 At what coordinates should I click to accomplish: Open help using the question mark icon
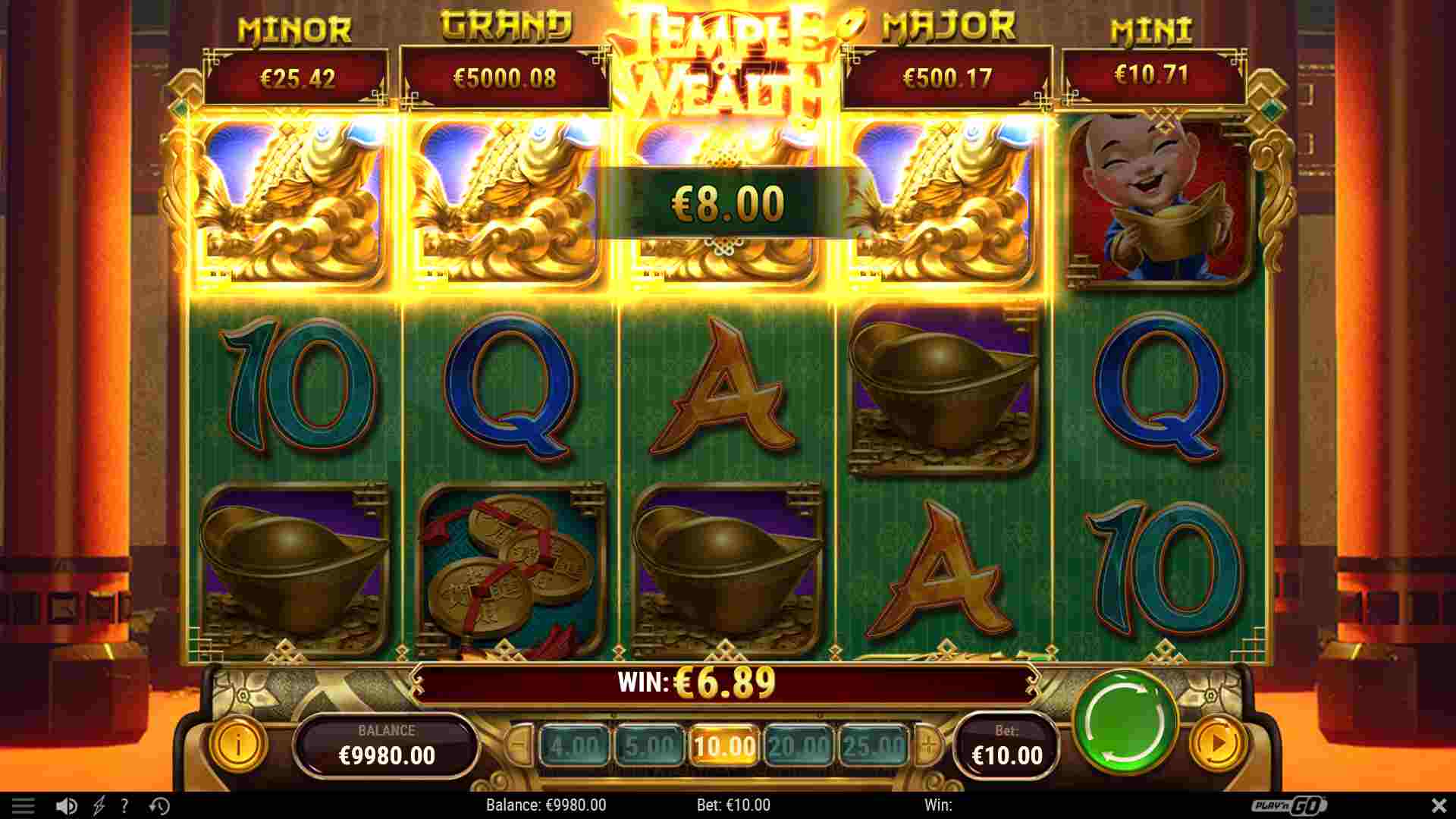[124, 805]
